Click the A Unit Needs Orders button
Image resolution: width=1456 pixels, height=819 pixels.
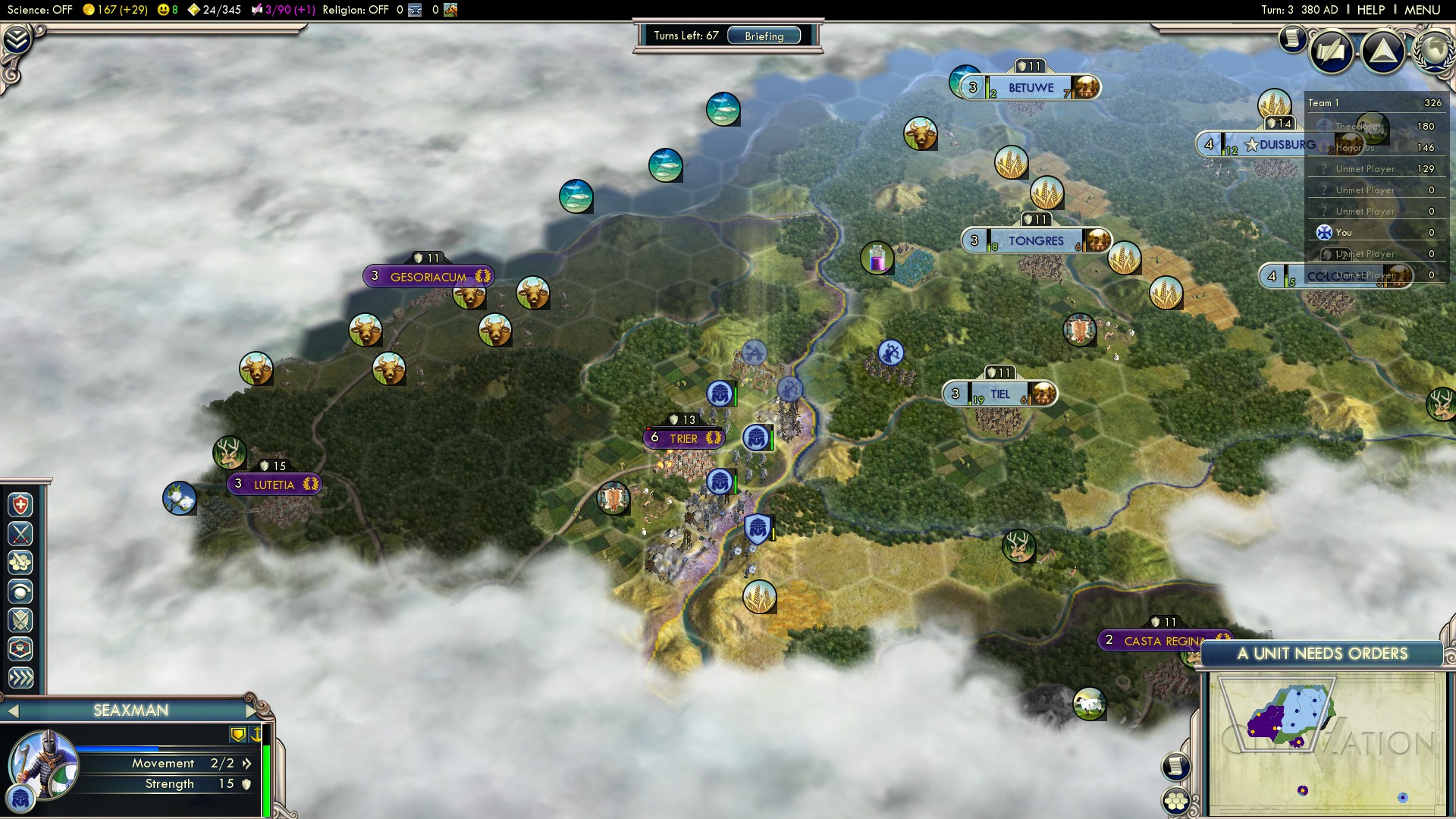coord(1322,654)
